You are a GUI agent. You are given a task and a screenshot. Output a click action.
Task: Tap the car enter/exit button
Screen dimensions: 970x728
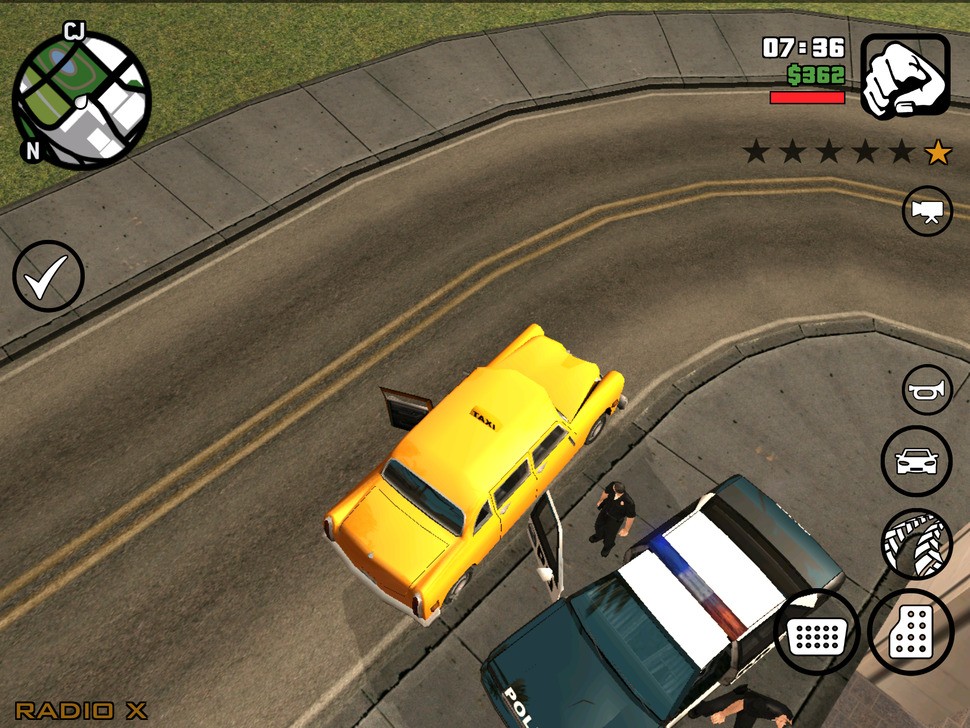tap(916, 462)
